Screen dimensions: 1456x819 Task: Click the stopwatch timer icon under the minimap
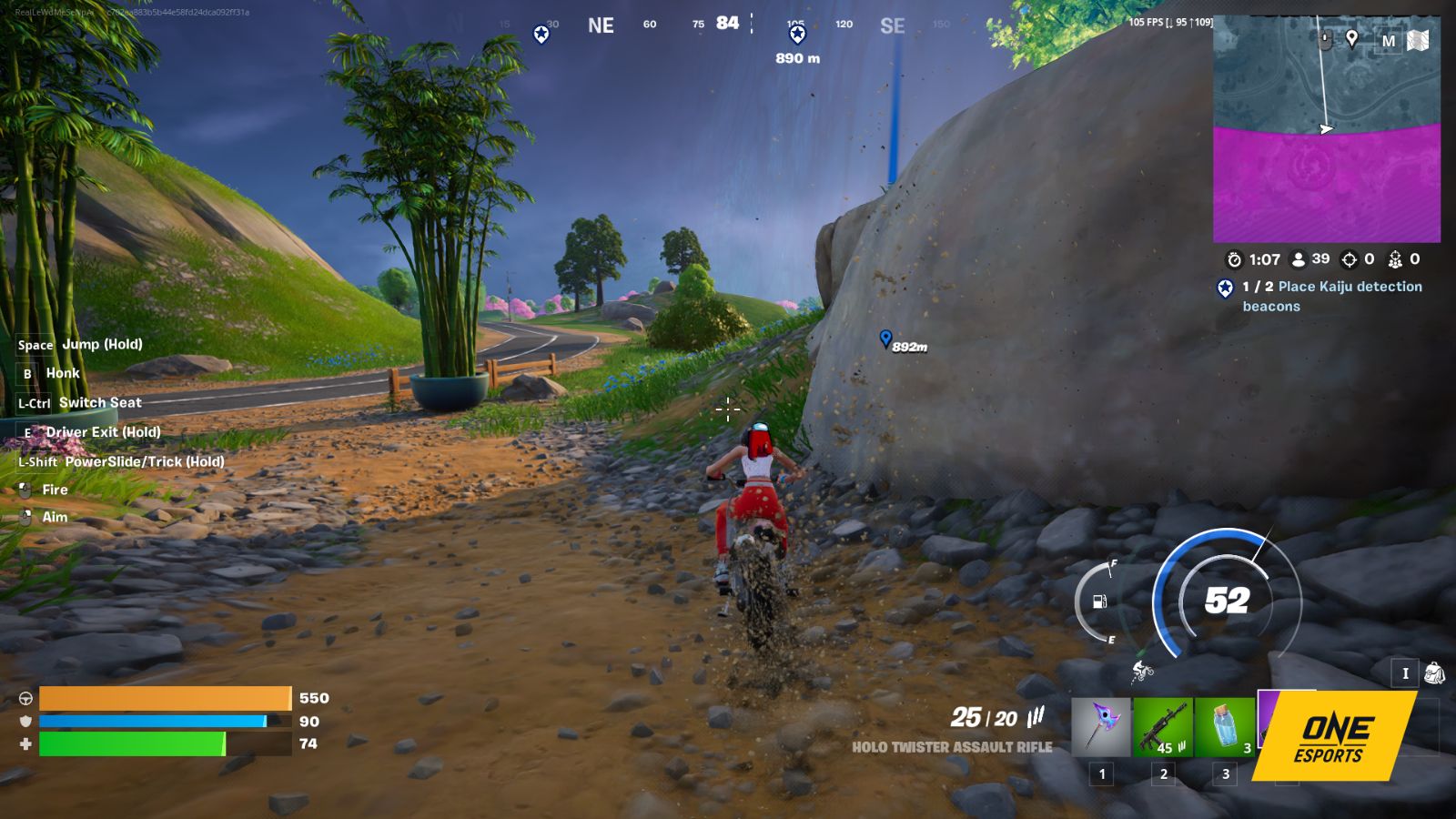tap(1234, 259)
